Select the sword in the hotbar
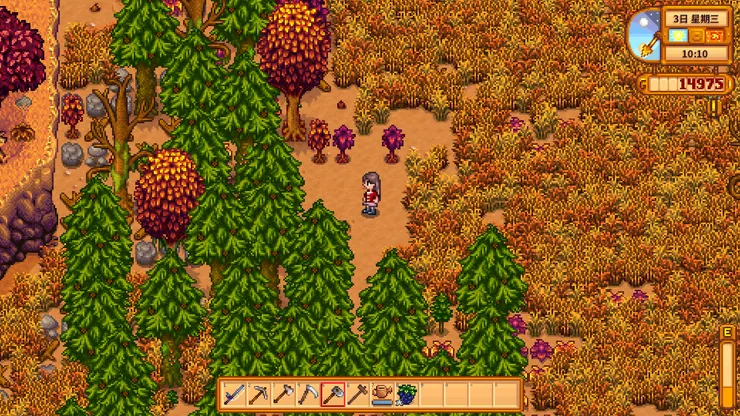The height and width of the screenshot is (416, 740). point(234,394)
